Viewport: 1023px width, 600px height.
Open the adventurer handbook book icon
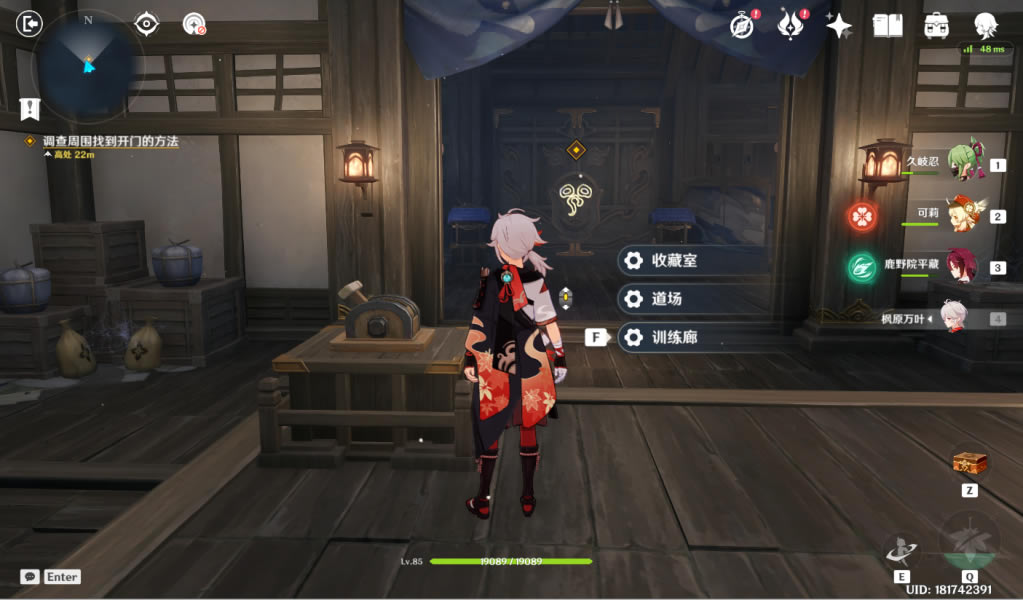click(887, 26)
